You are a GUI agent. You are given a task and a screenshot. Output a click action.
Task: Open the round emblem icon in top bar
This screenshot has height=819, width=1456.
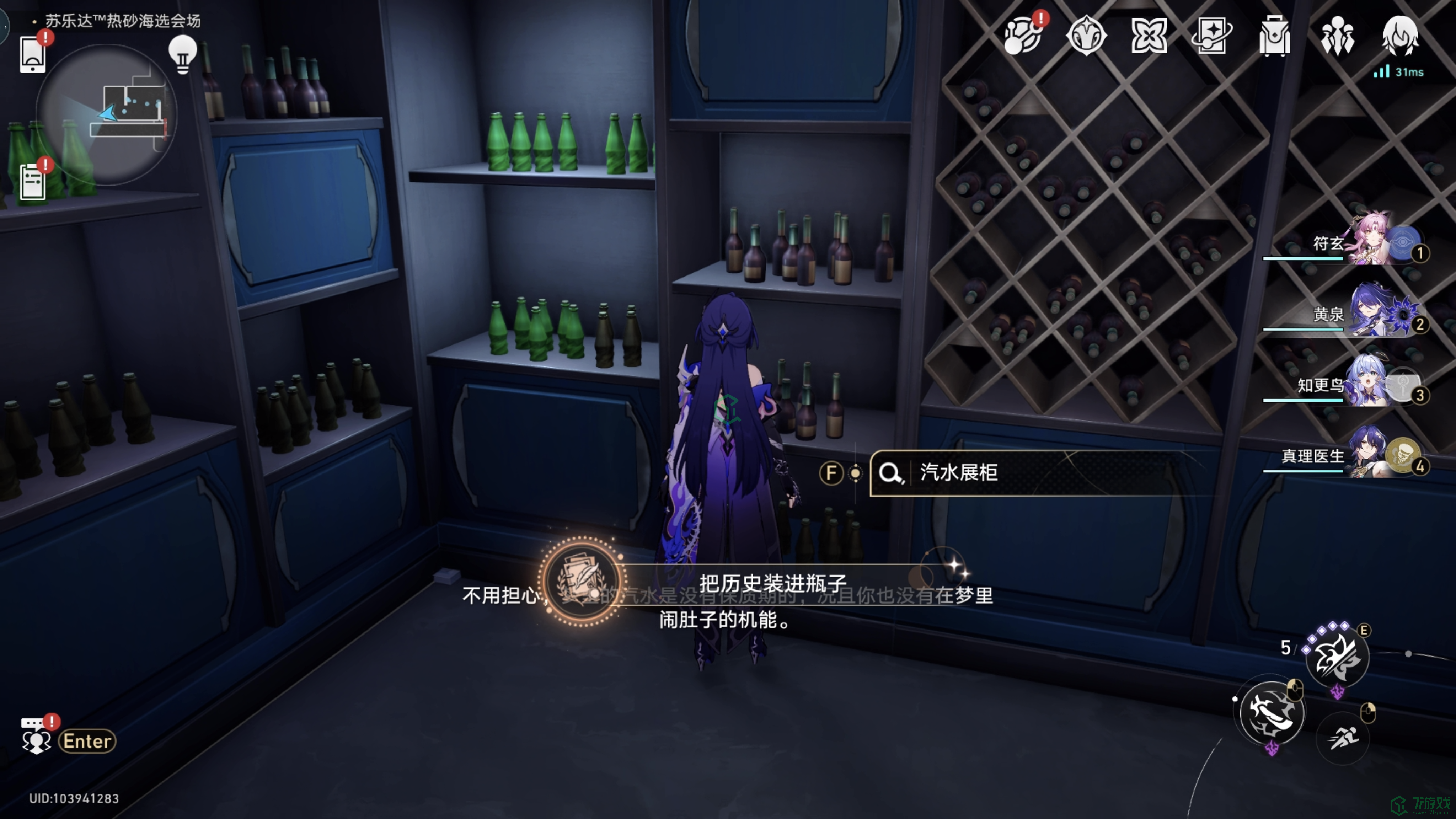(x=1086, y=36)
